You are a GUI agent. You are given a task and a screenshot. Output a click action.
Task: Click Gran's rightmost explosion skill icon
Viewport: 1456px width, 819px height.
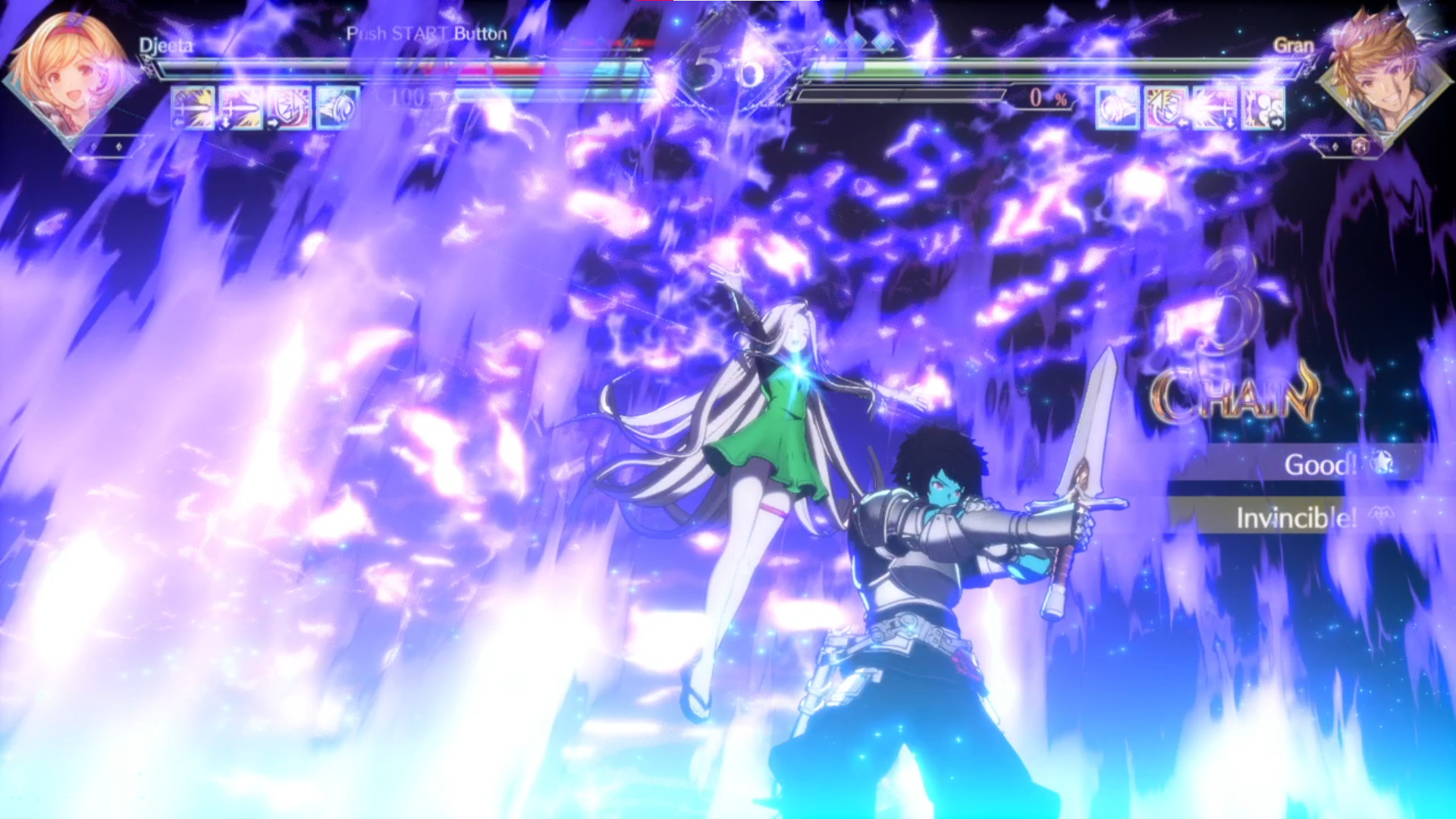coord(1263,108)
